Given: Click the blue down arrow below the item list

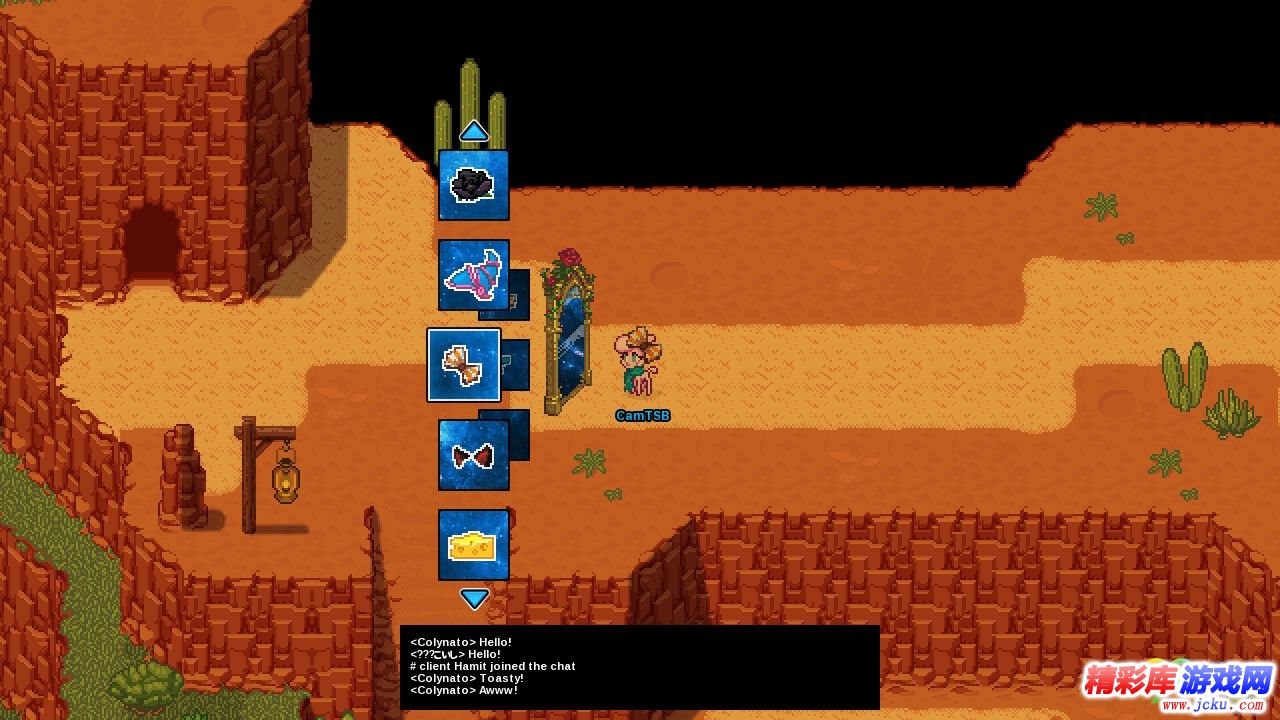Looking at the screenshot, I should (474, 599).
